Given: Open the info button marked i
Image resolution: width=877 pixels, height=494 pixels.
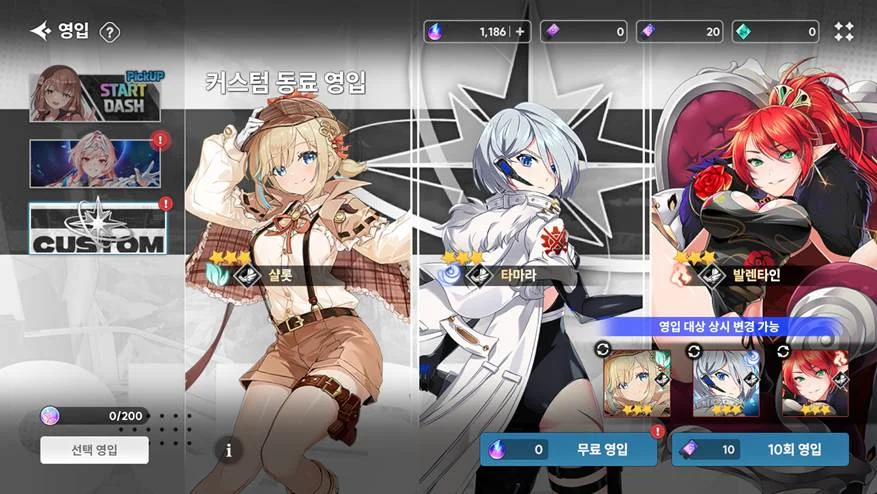Looking at the screenshot, I should pos(228,450).
